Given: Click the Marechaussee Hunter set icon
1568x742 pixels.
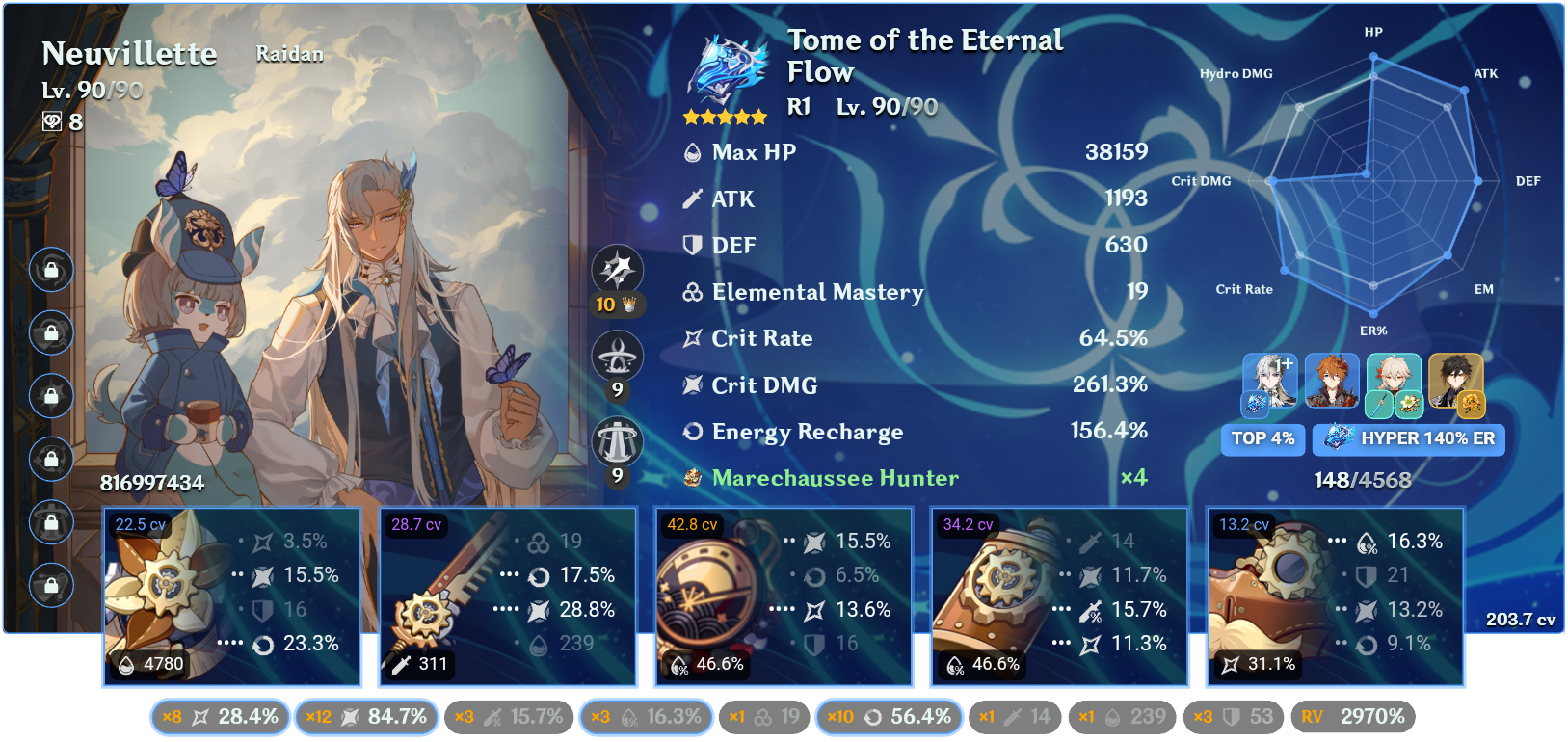Looking at the screenshot, I should coord(692,477).
